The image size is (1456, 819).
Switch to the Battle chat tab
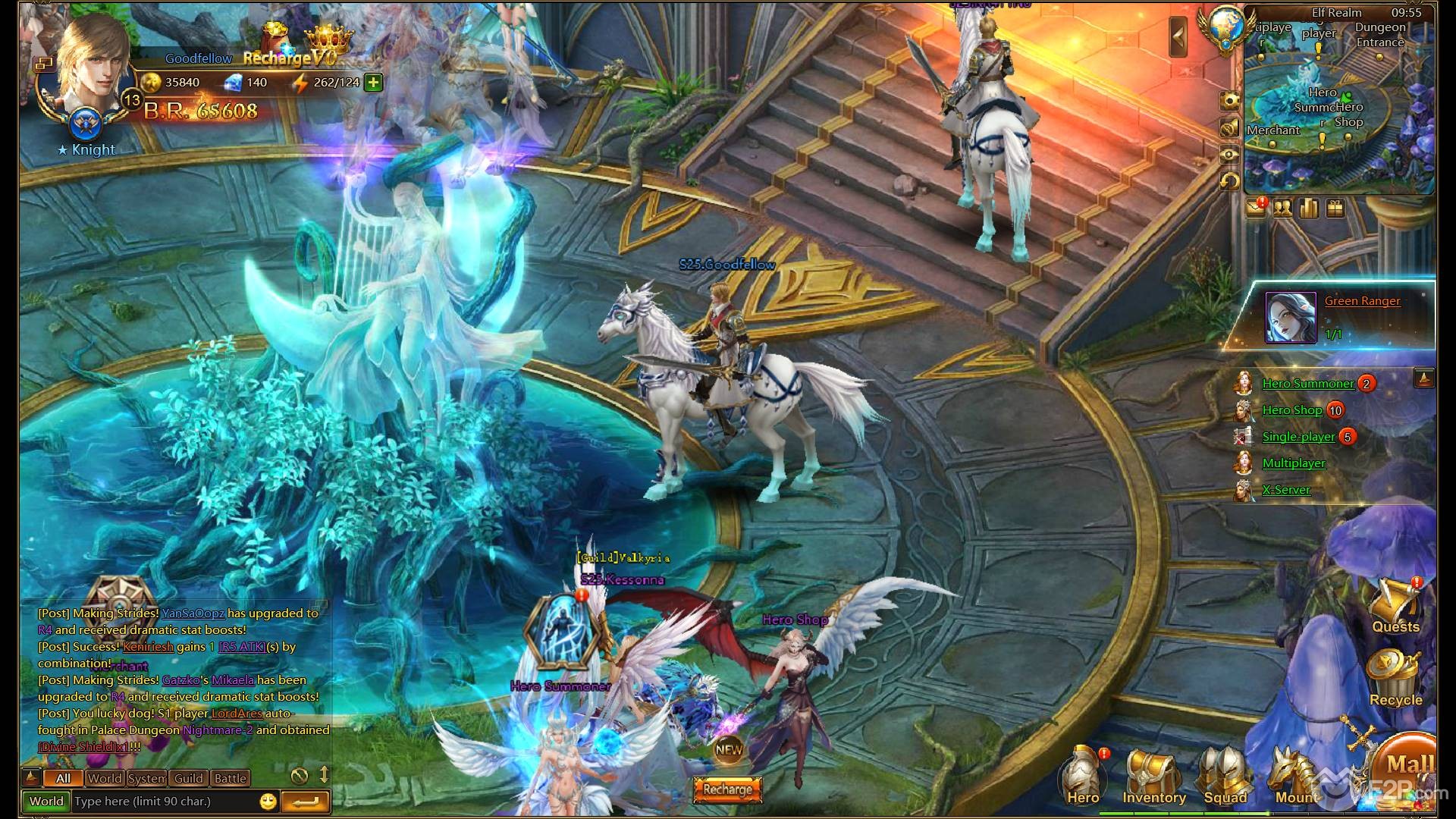tap(231, 778)
